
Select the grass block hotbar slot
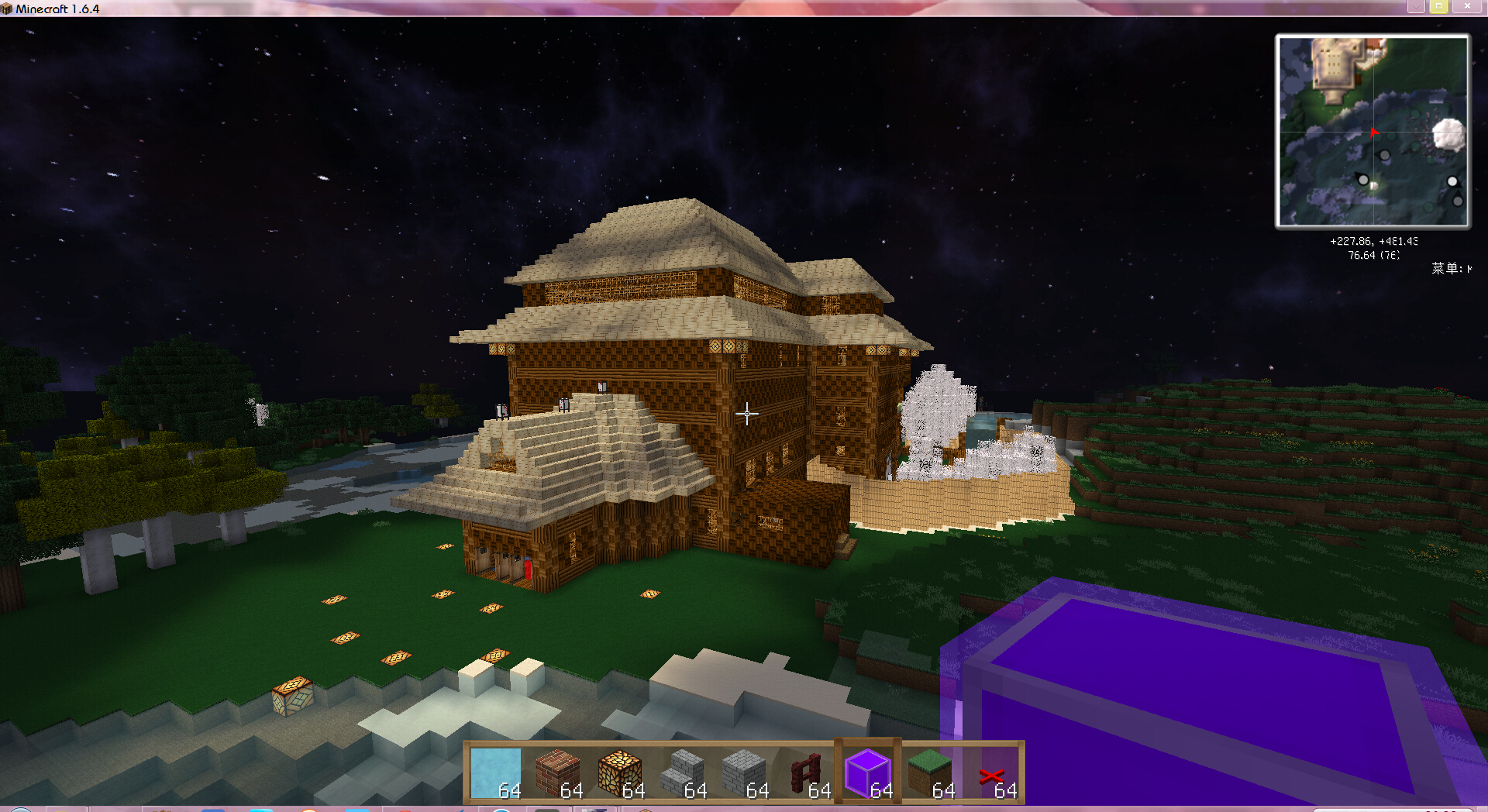tap(930, 772)
